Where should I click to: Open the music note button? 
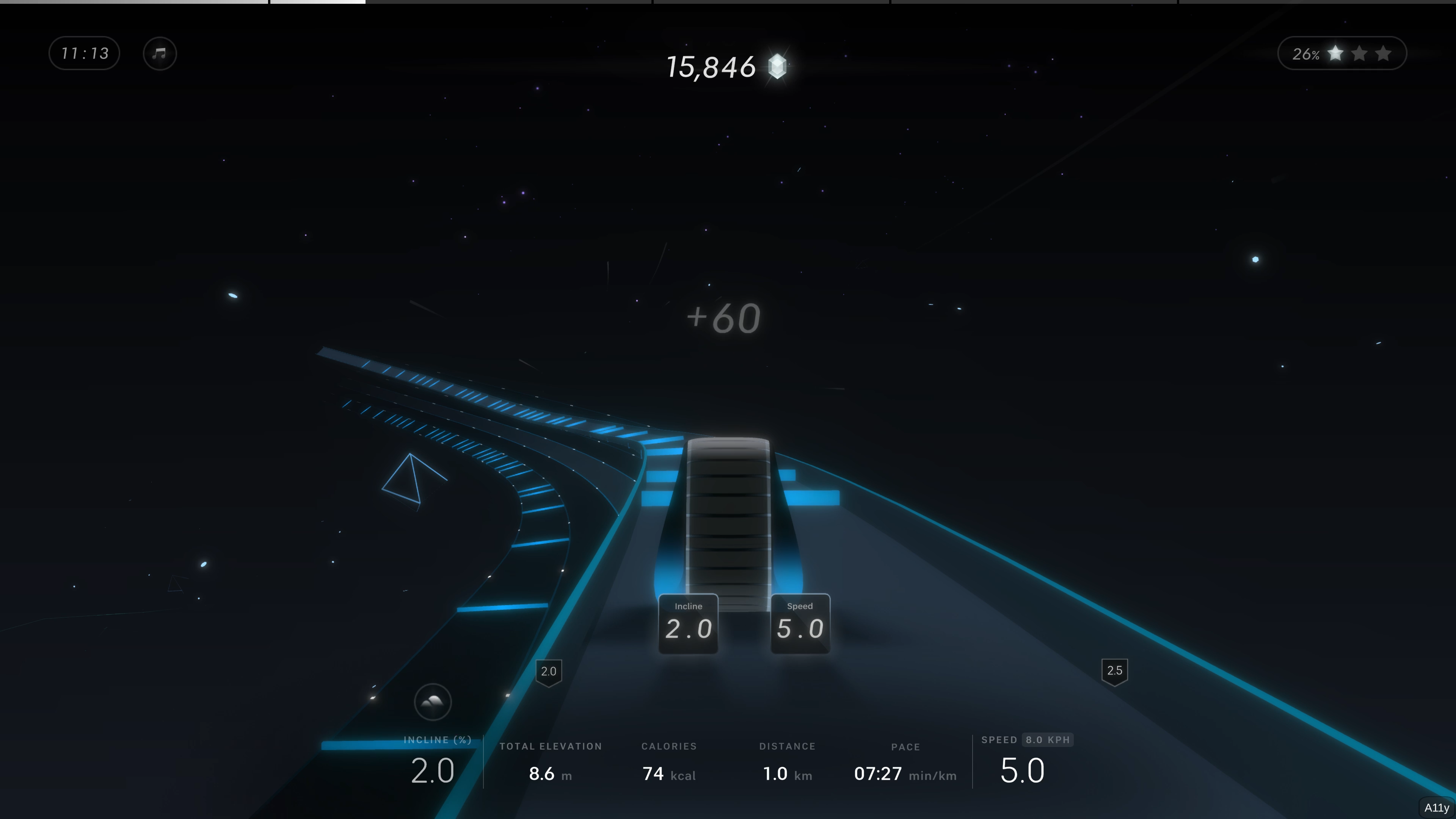(x=160, y=54)
